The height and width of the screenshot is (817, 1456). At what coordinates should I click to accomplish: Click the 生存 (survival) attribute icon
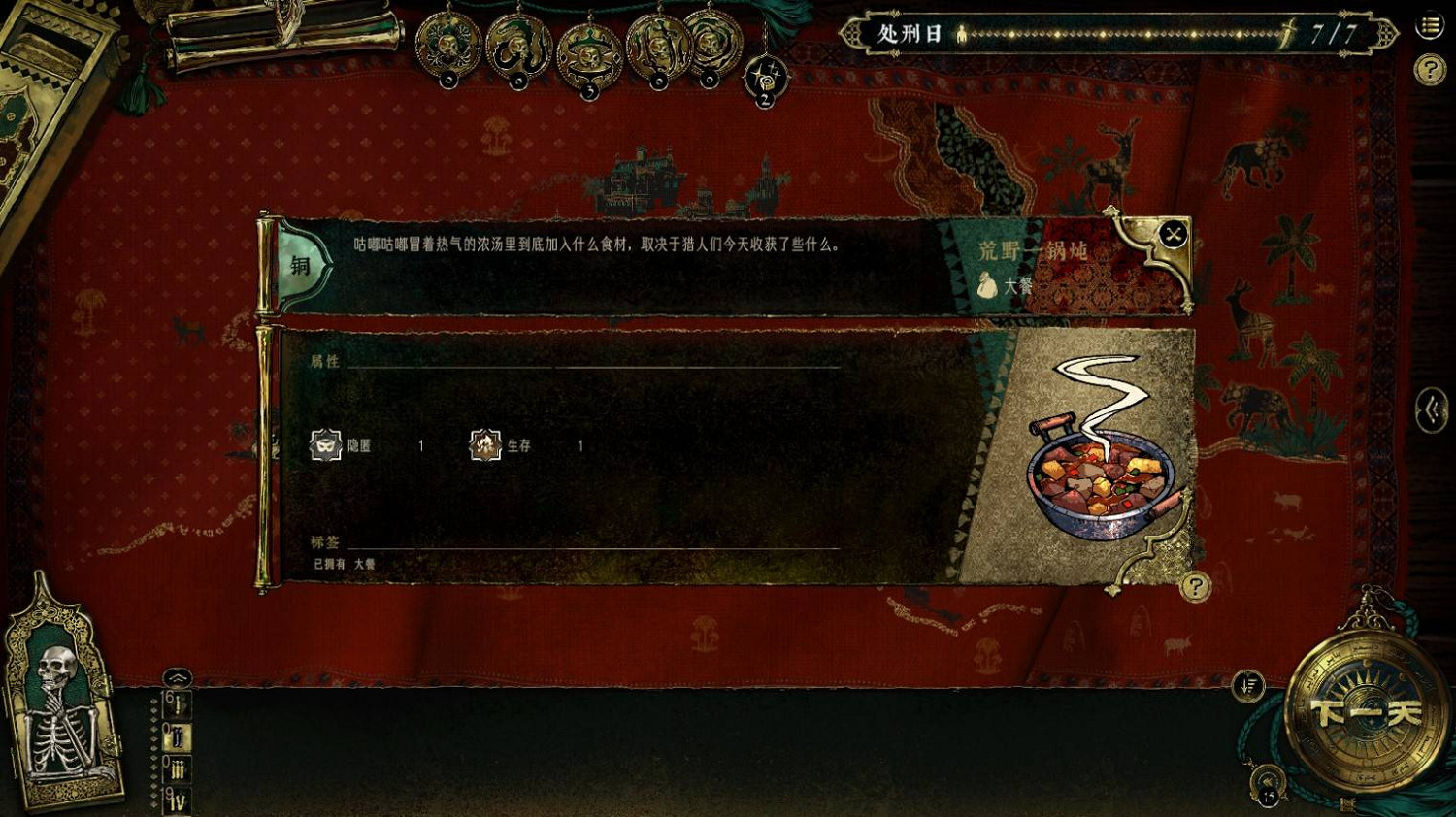(482, 446)
